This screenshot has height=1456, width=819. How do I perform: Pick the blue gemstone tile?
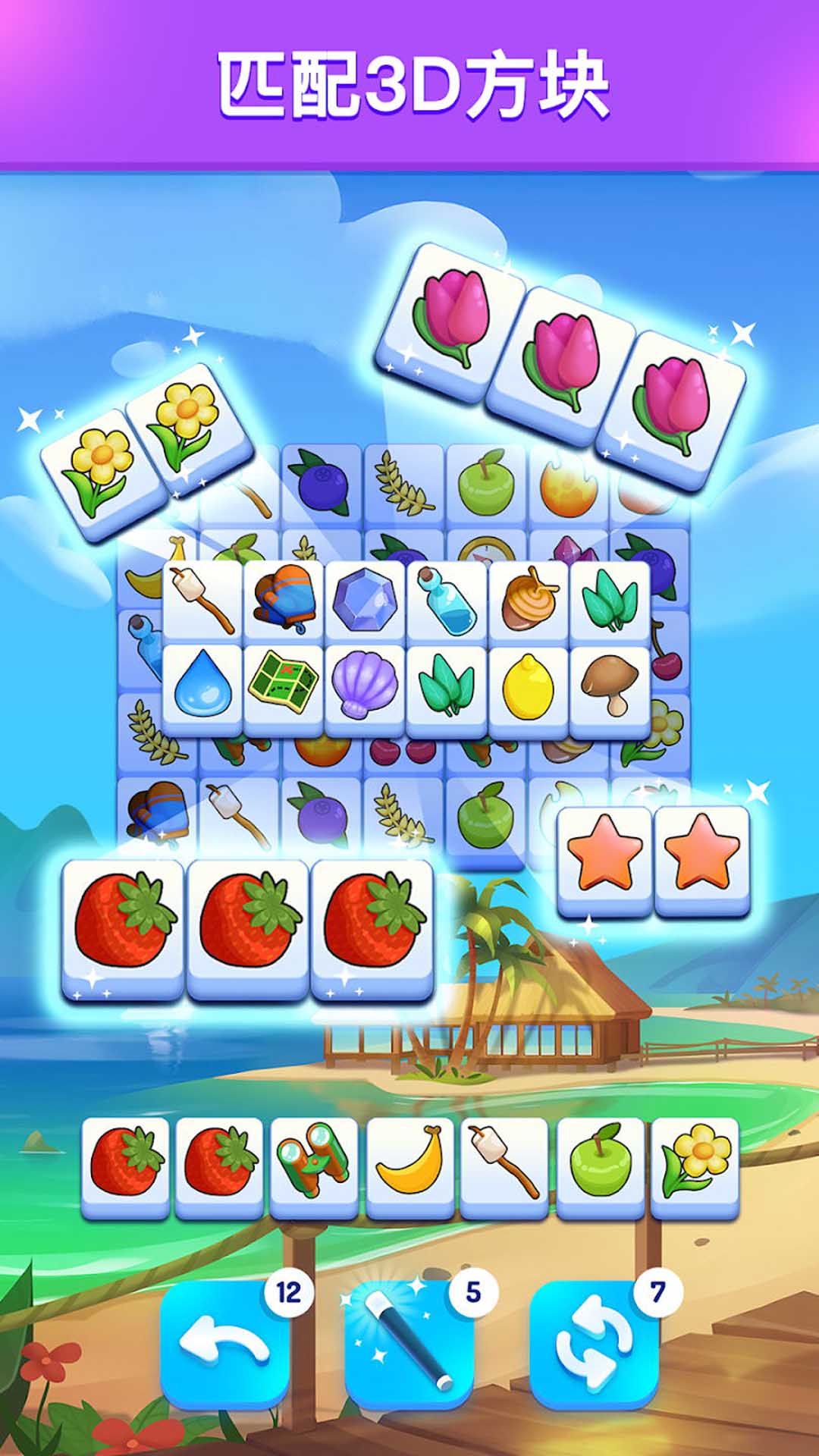[365, 601]
